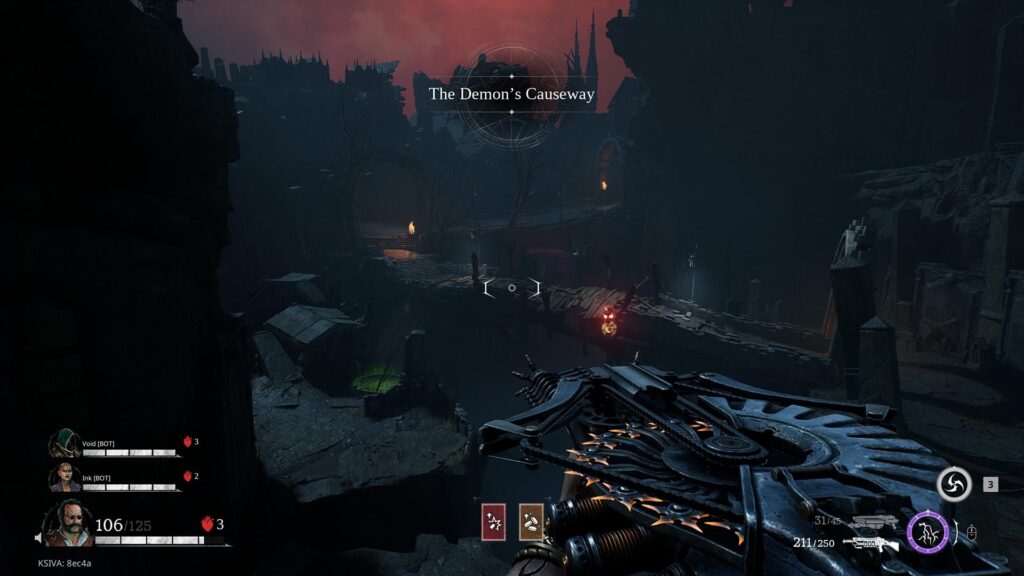This screenshot has height=576, width=1024.
Task: Click your bearded character portrait
Action: 68,524
